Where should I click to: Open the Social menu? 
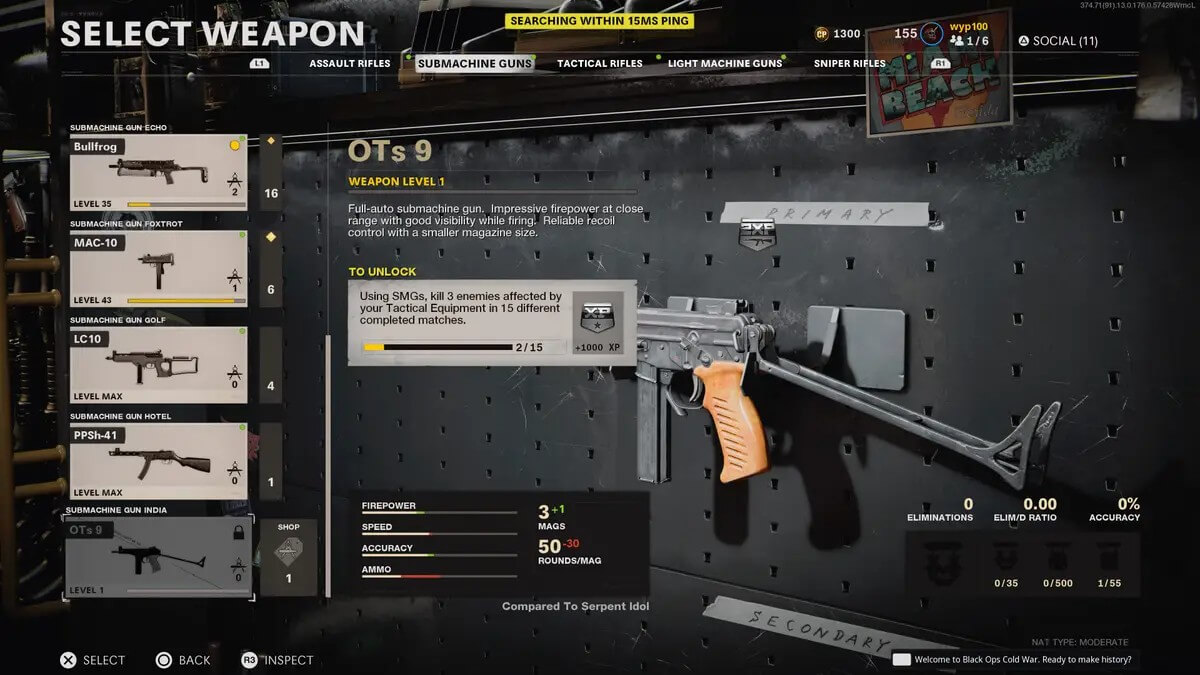[1058, 41]
